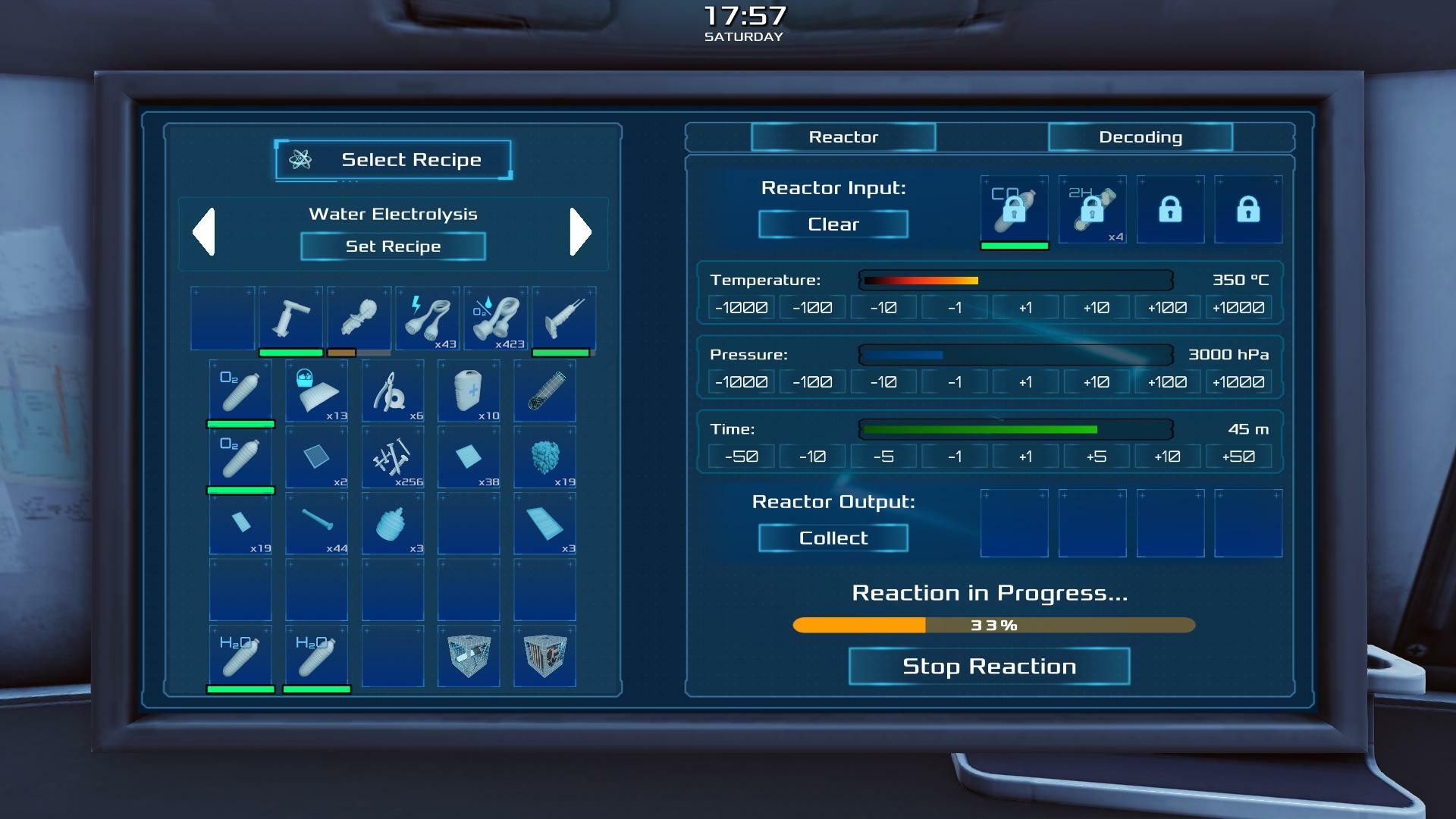Decrease temperature by -100
The height and width of the screenshot is (819, 1456).
click(812, 308)
